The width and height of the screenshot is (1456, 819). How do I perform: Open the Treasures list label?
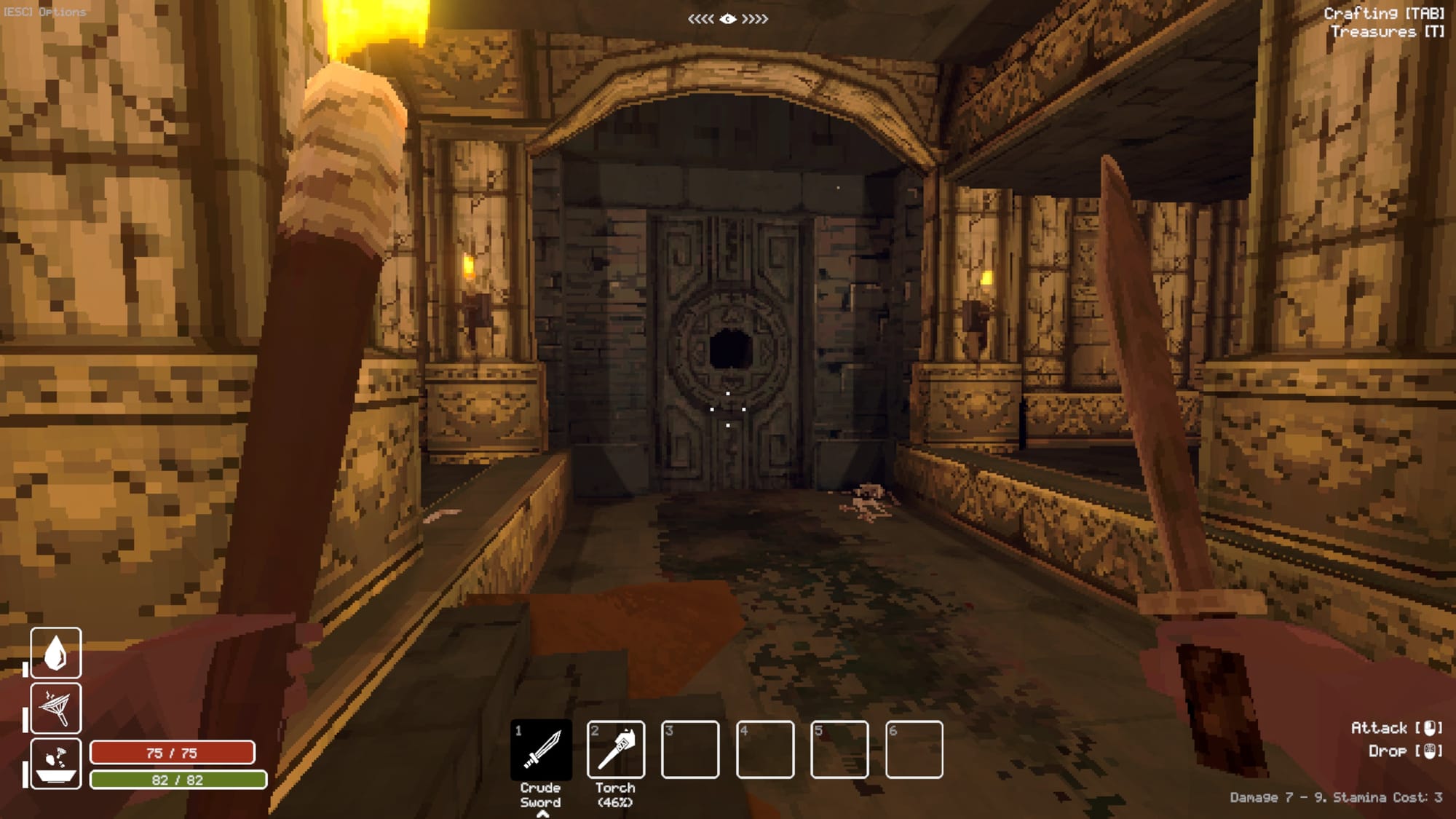click(x=1387, y=31)
